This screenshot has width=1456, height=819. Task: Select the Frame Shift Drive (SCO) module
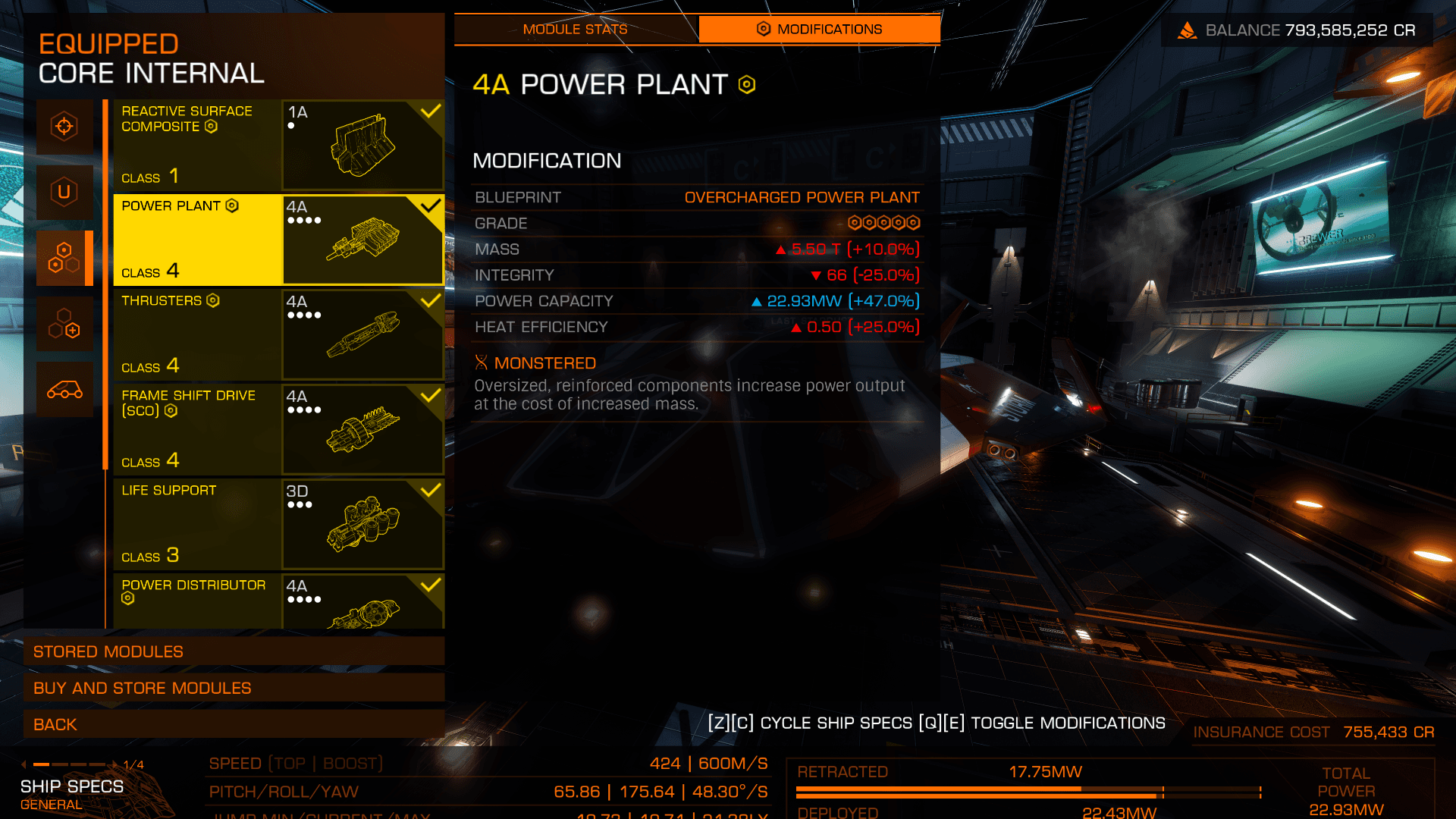pyautogui.click(x=278, y=429)
